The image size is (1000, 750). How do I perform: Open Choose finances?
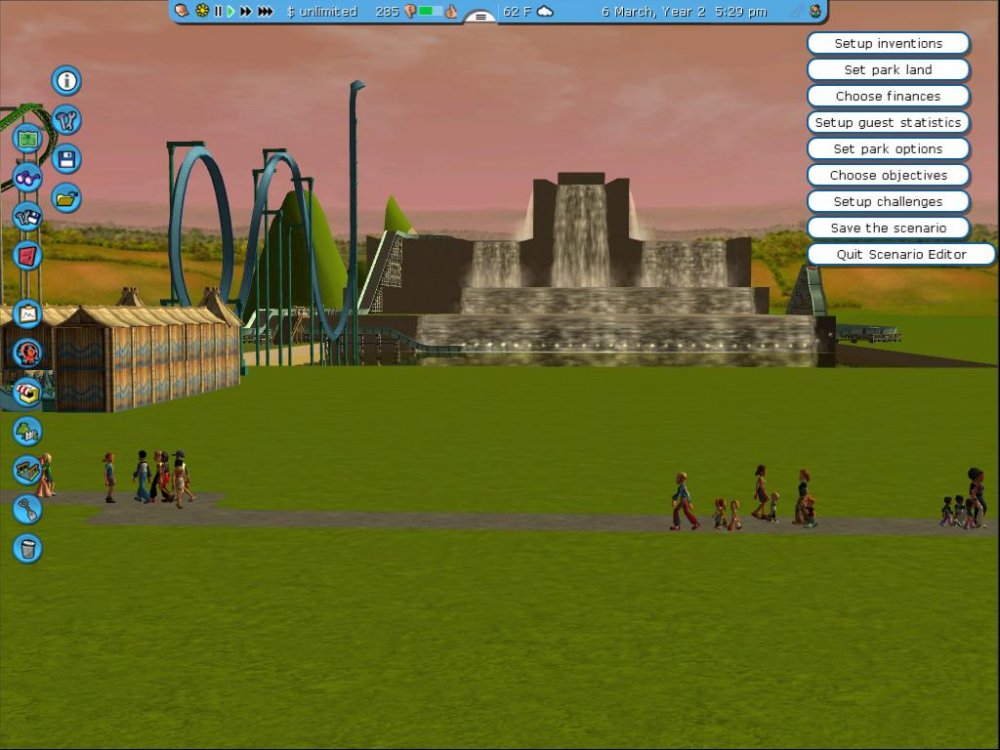[x=888, y=96]
